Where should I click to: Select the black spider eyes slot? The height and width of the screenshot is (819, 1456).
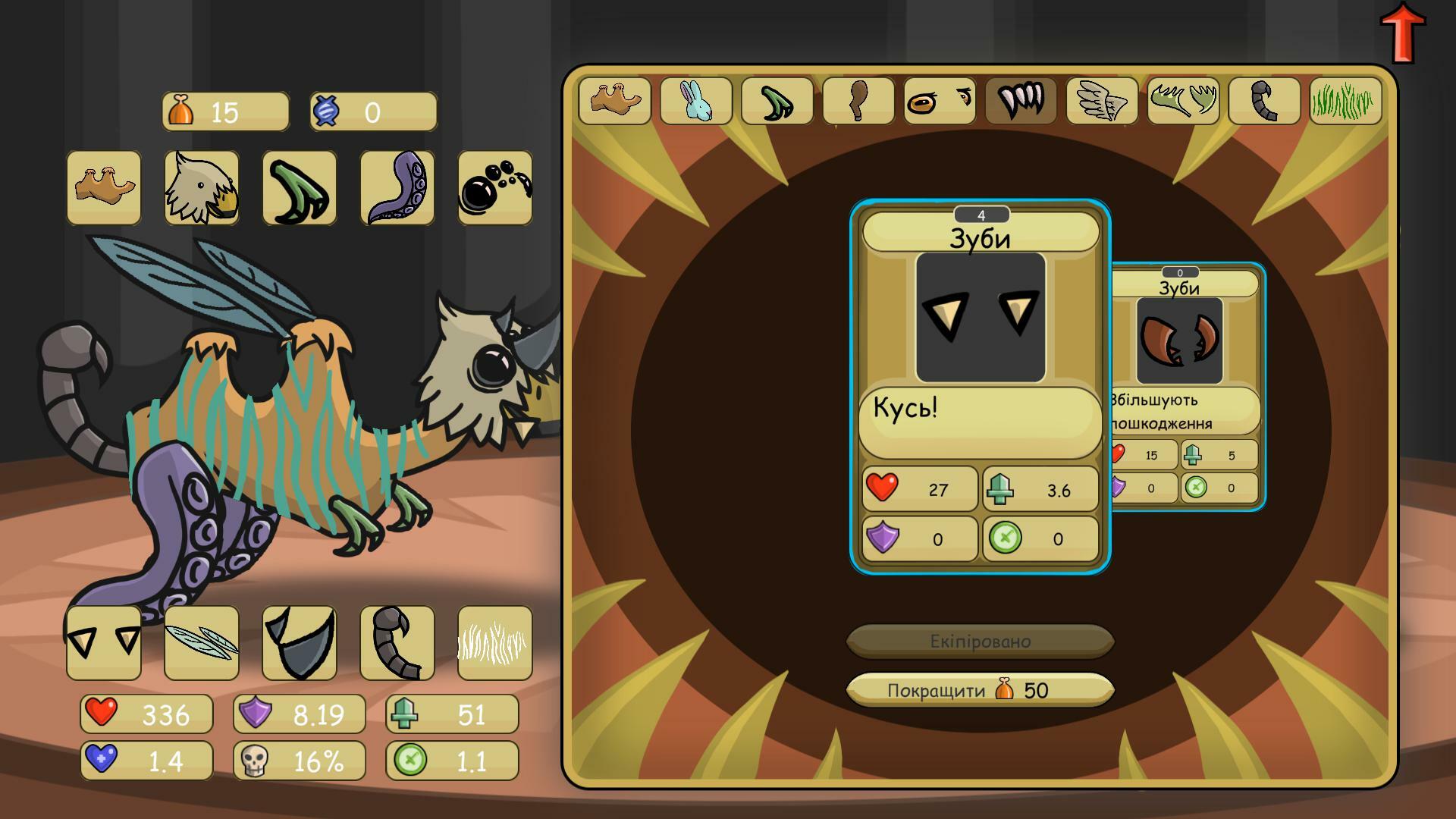[495, 188]
